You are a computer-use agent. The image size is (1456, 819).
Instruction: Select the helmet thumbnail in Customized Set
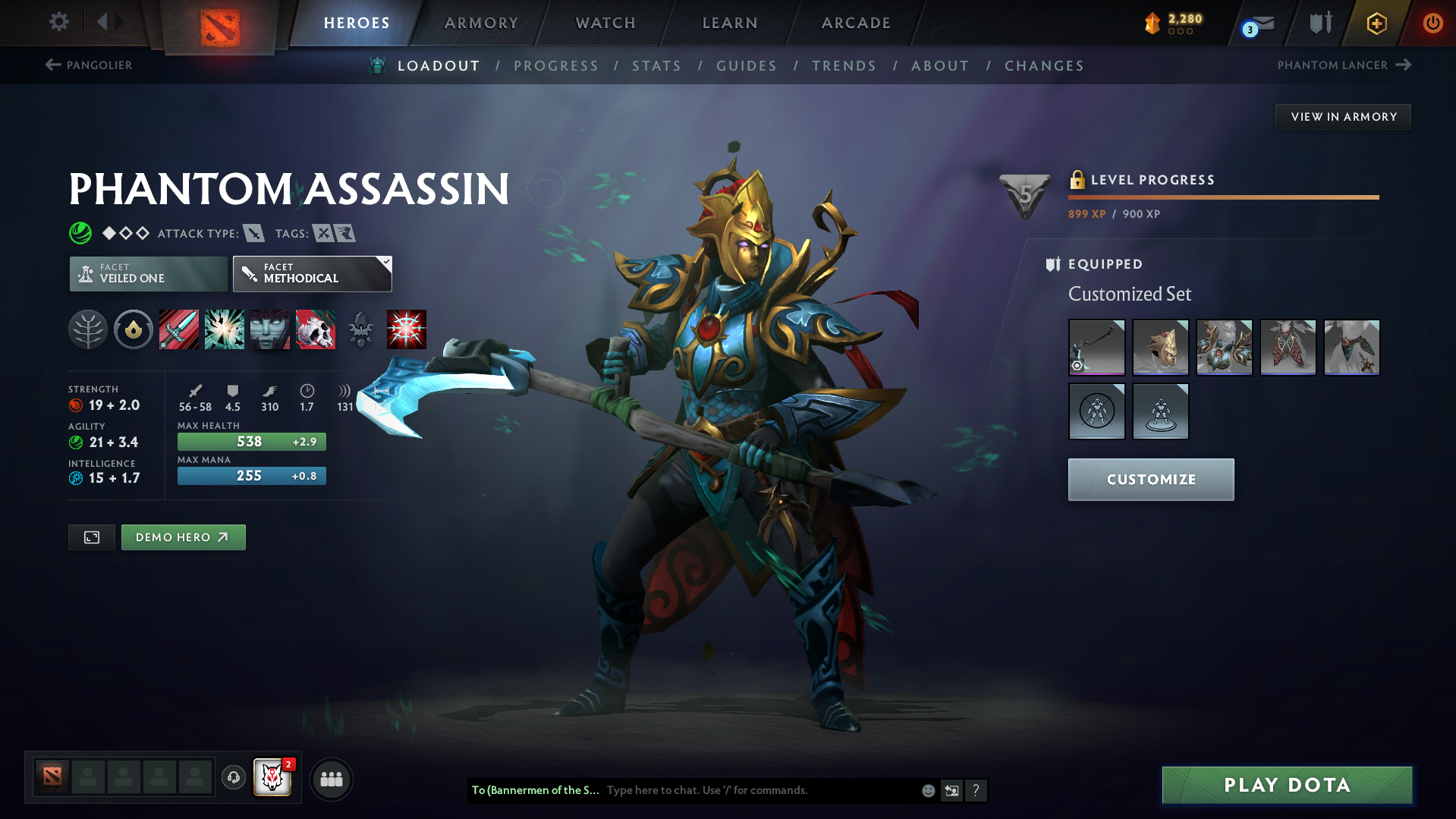point(1160,347)
